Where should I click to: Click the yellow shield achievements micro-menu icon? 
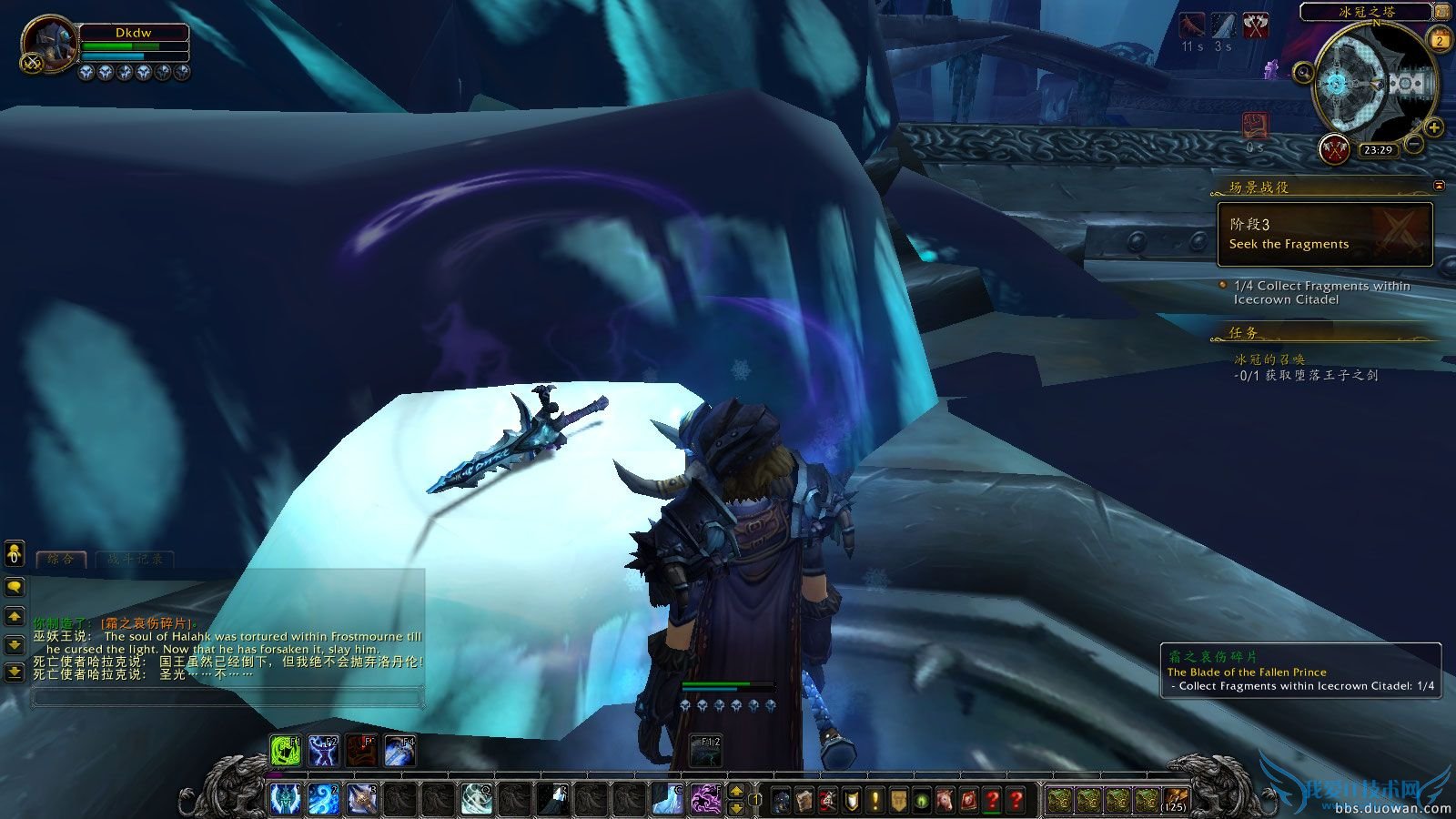coord(851,800)
